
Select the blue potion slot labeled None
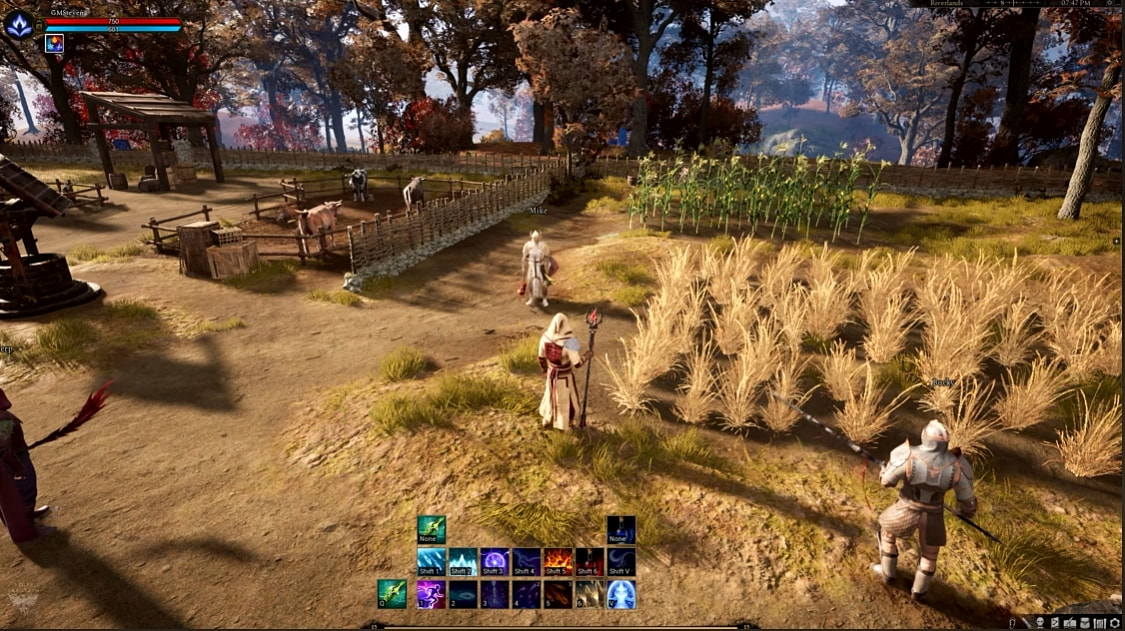click(x=621, y=529)
